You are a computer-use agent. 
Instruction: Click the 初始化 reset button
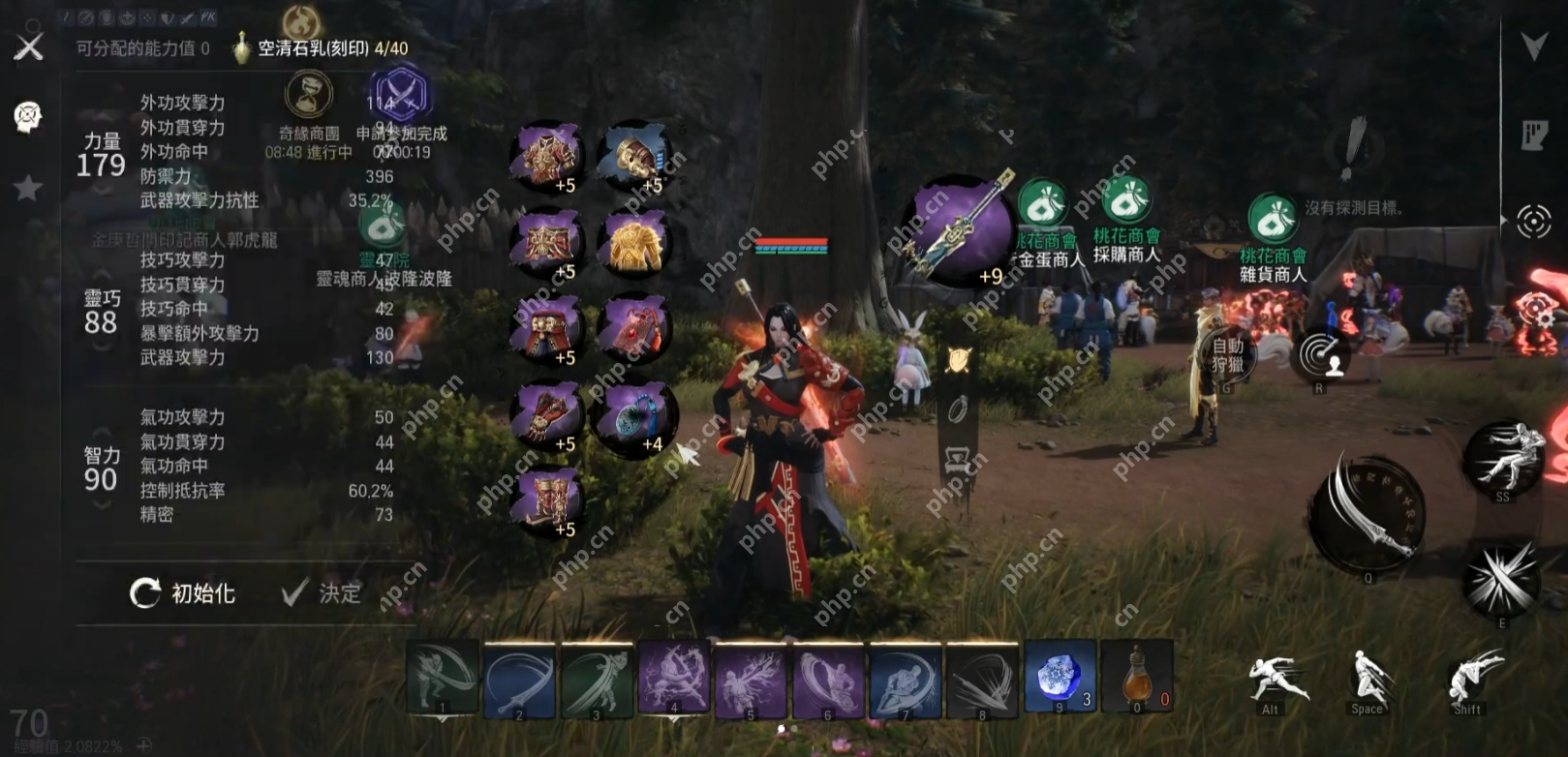point(184,593)
